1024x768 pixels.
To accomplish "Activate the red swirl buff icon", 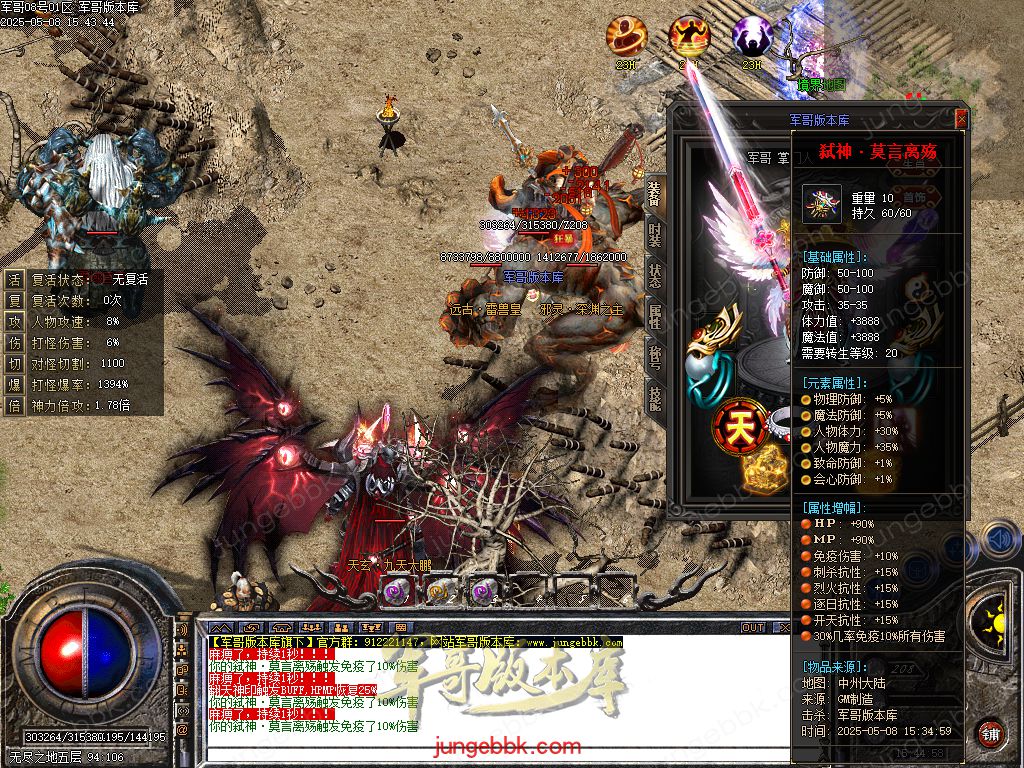I will tap(627, 37).
